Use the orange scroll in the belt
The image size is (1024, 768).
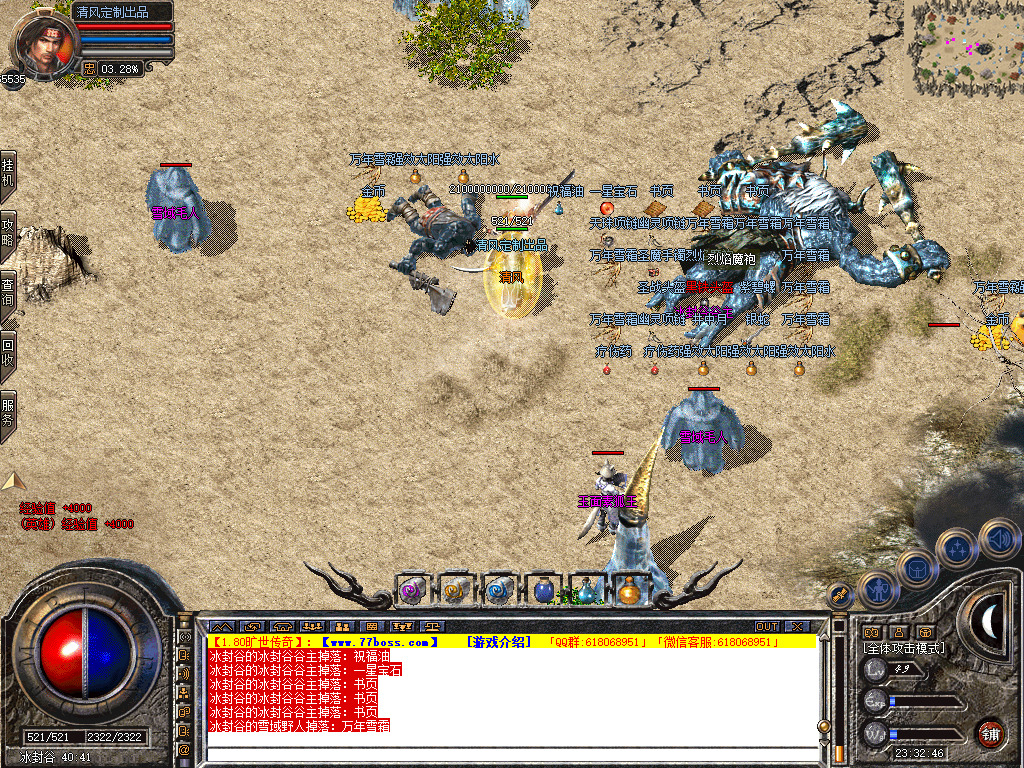click(x=456, y=590)
